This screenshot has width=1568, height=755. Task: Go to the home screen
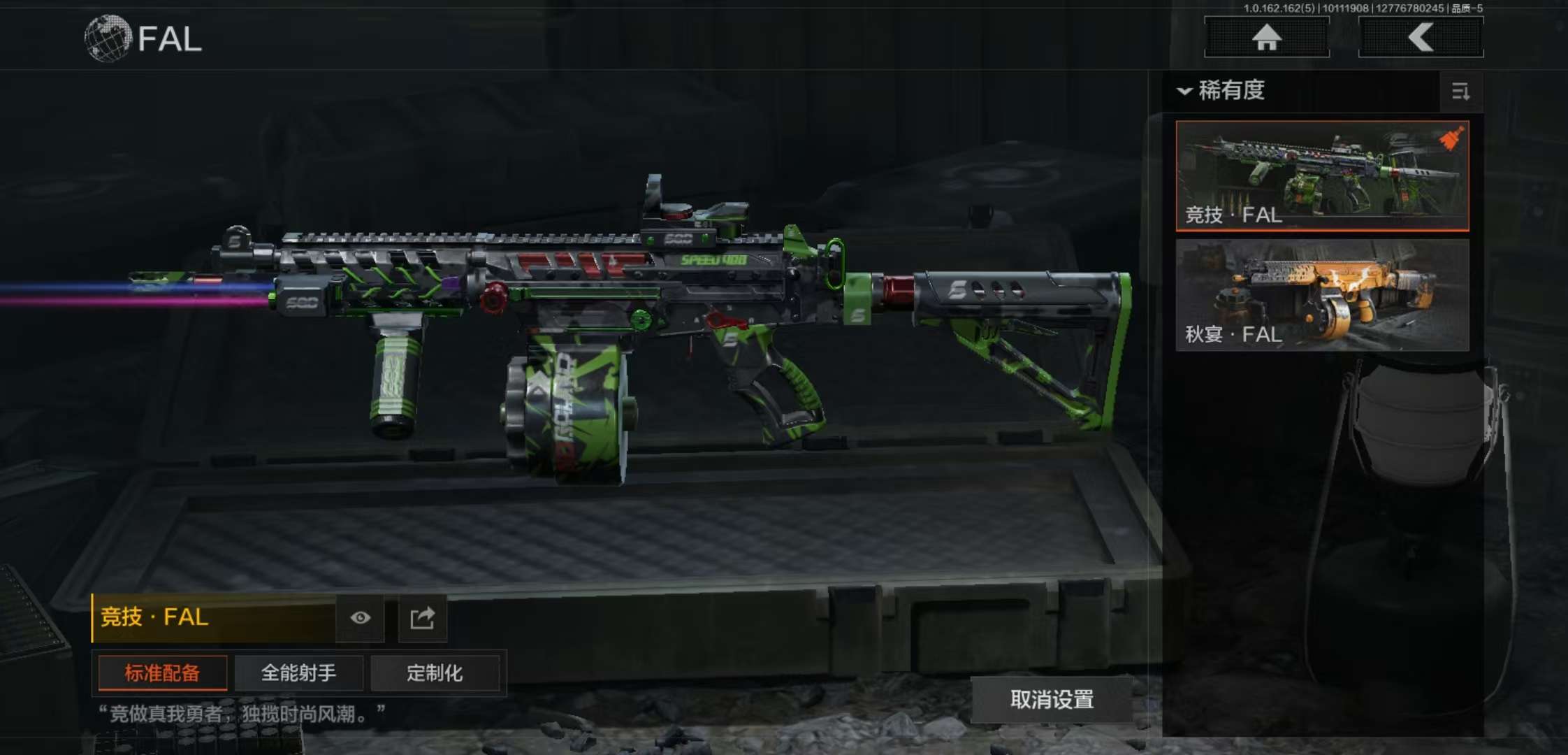click(1266, 38)
